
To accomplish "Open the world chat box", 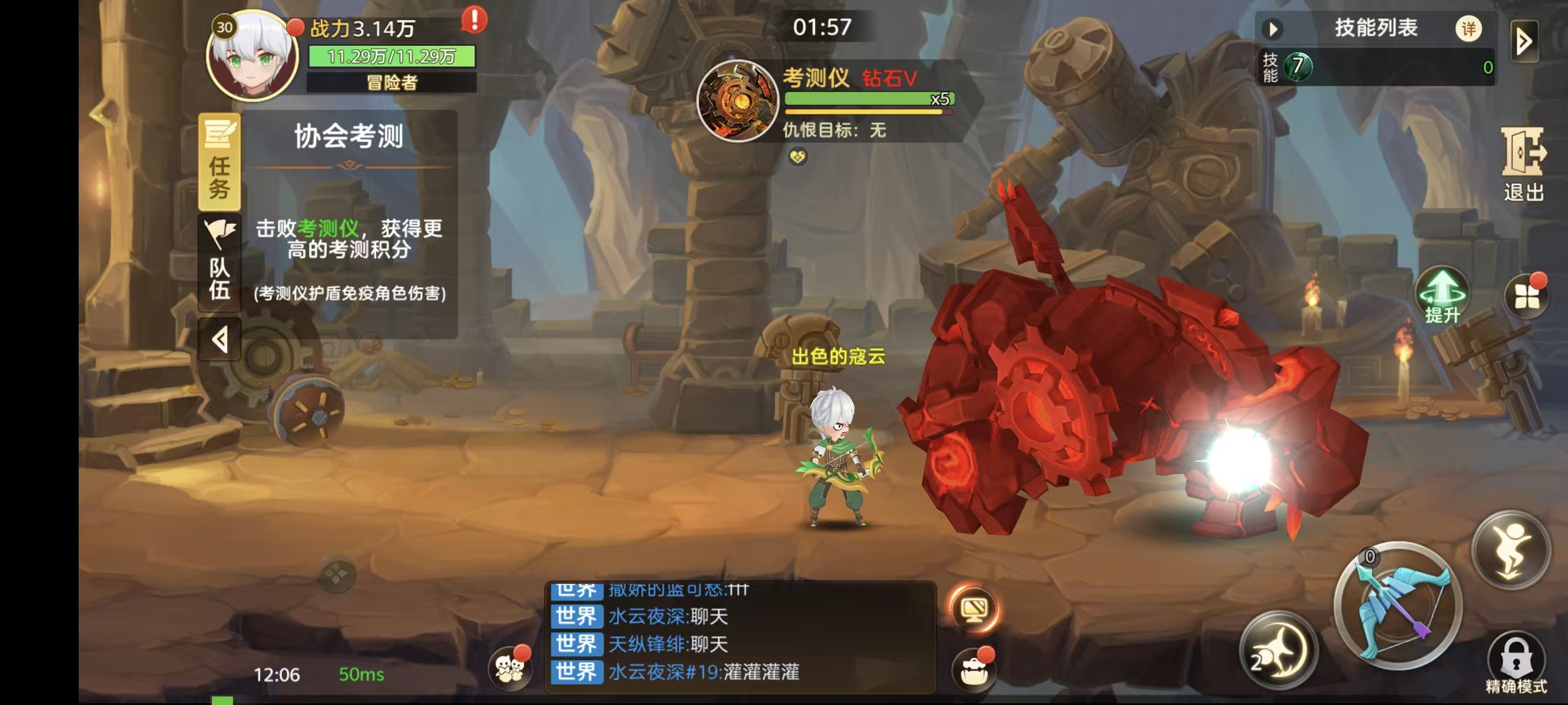I will coord(739,637).
